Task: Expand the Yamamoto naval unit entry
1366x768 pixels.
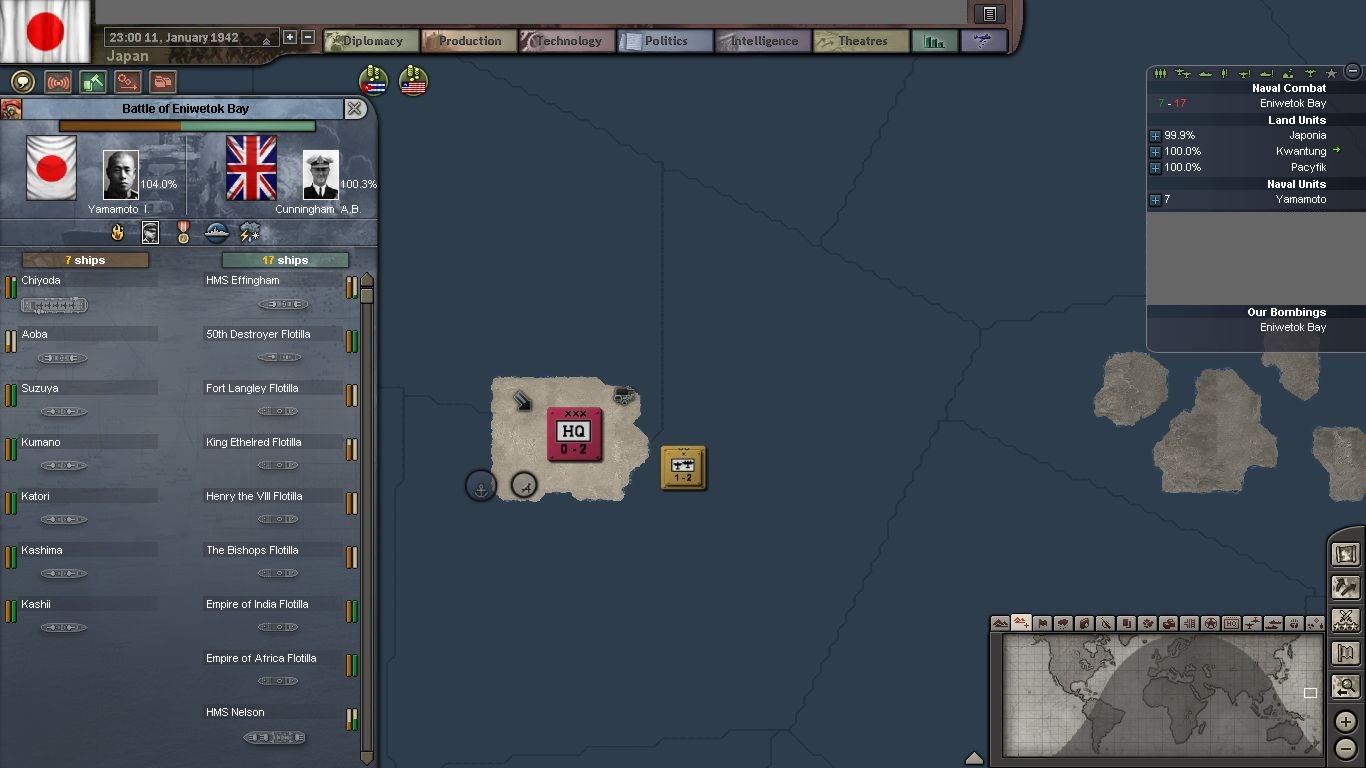Action: (x=1155, y=200)
